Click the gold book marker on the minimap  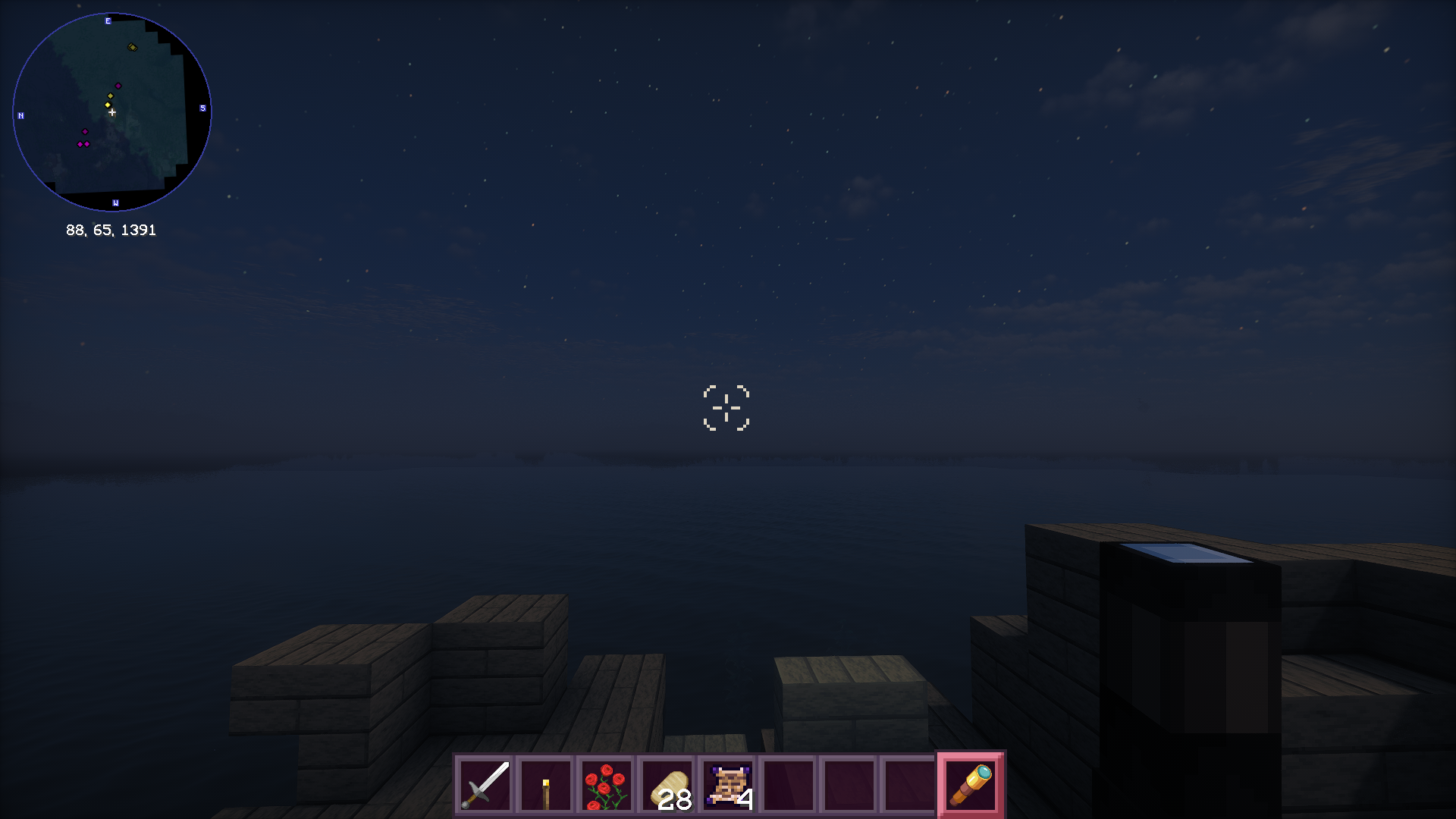point(133,47)
